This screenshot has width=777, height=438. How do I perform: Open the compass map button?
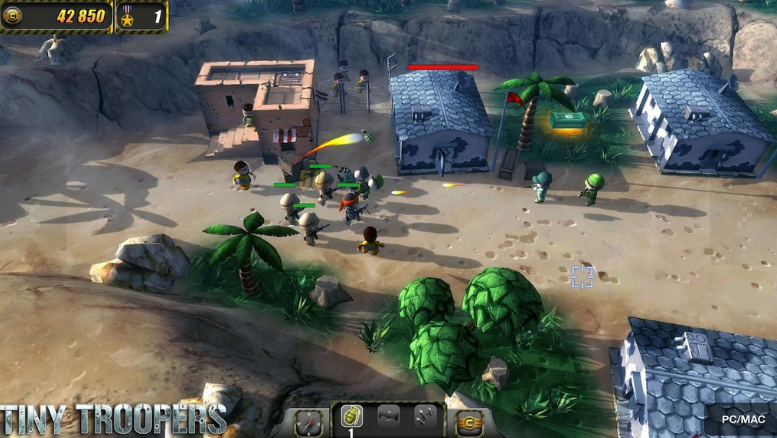coord(309,421)
